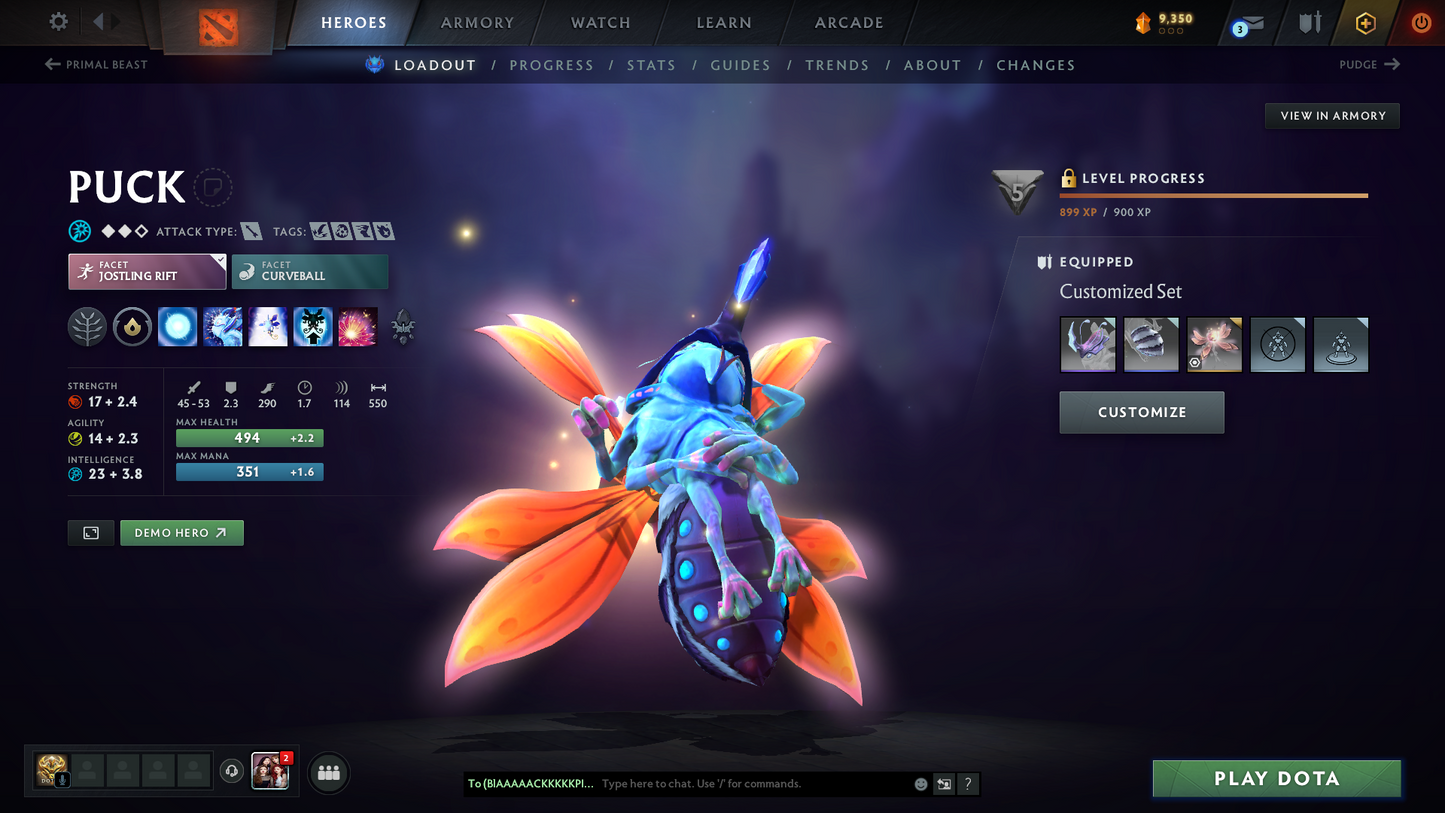Select the Curveball facet
The image size is (1445, 813).
(x=310, y=271)
